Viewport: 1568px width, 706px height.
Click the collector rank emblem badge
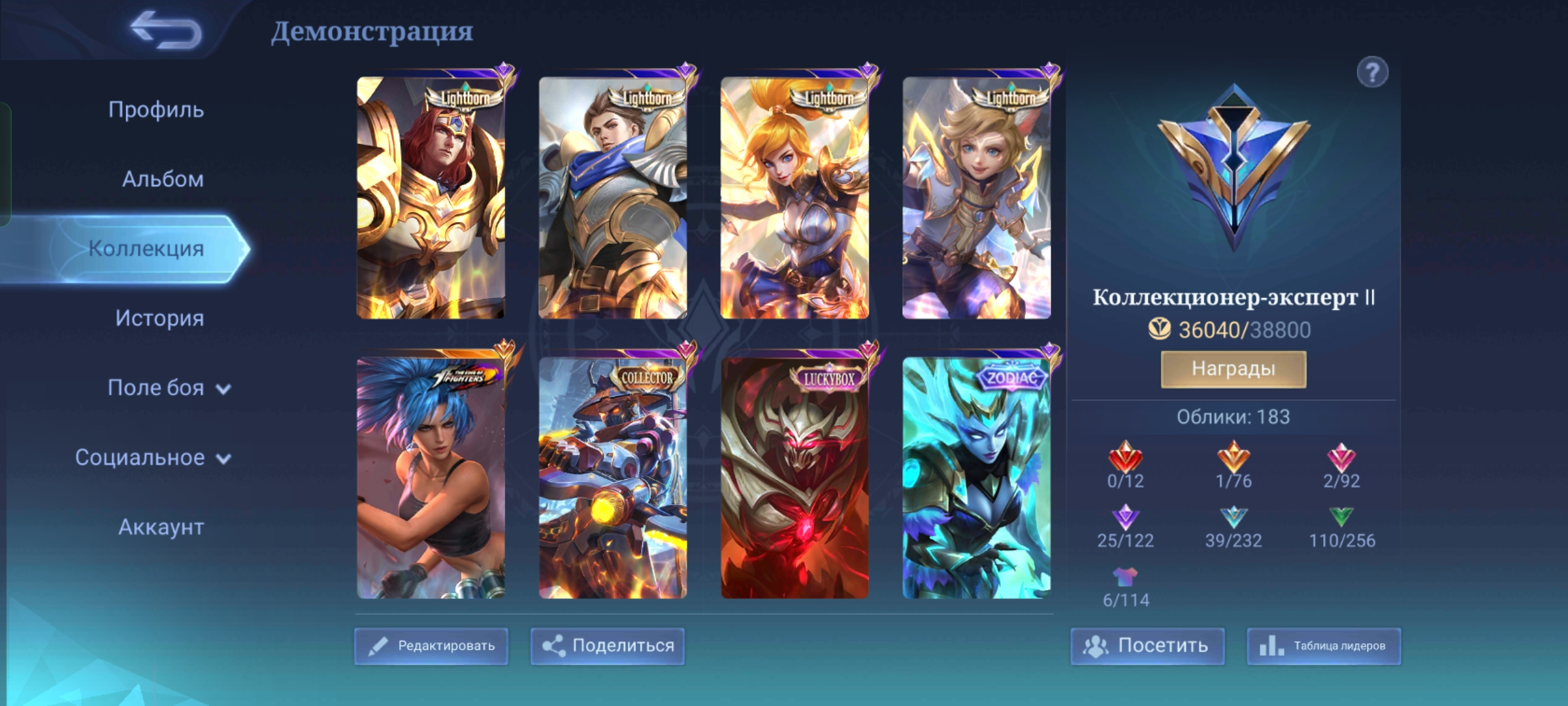coord(1233,167)
